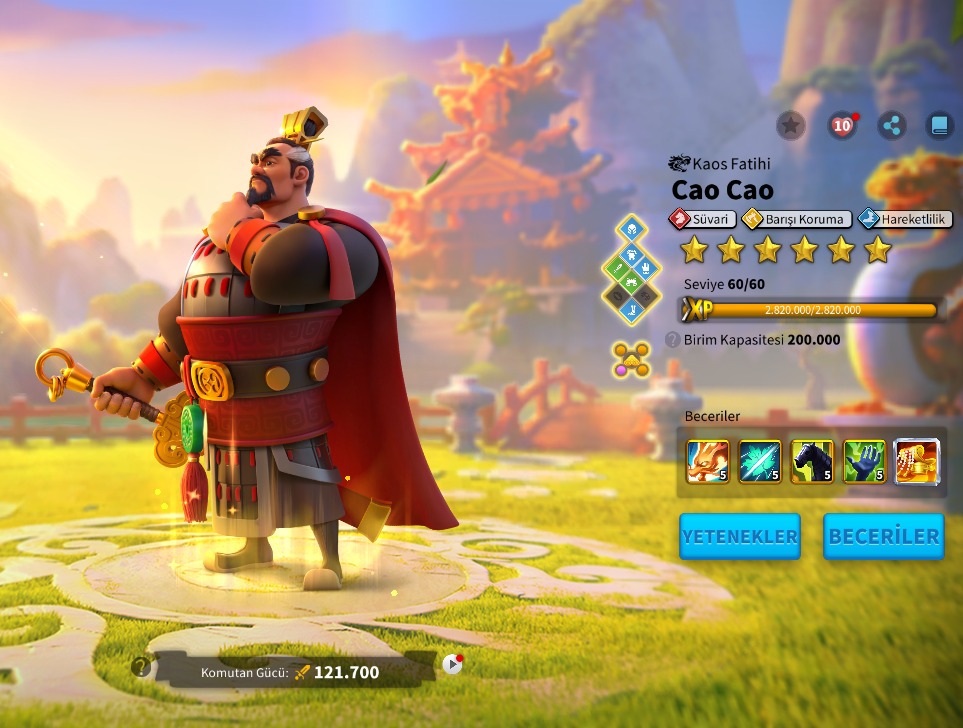Click the Süvari cavalry tag
963x728 pixels.
[x=702, y=219]
